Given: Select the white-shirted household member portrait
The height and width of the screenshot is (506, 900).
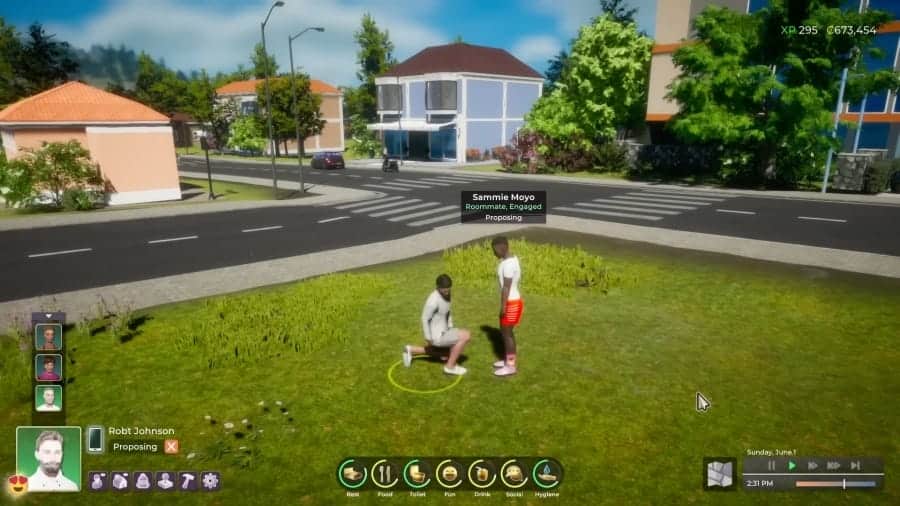Looking at the screenshot, I should point(48,397).
